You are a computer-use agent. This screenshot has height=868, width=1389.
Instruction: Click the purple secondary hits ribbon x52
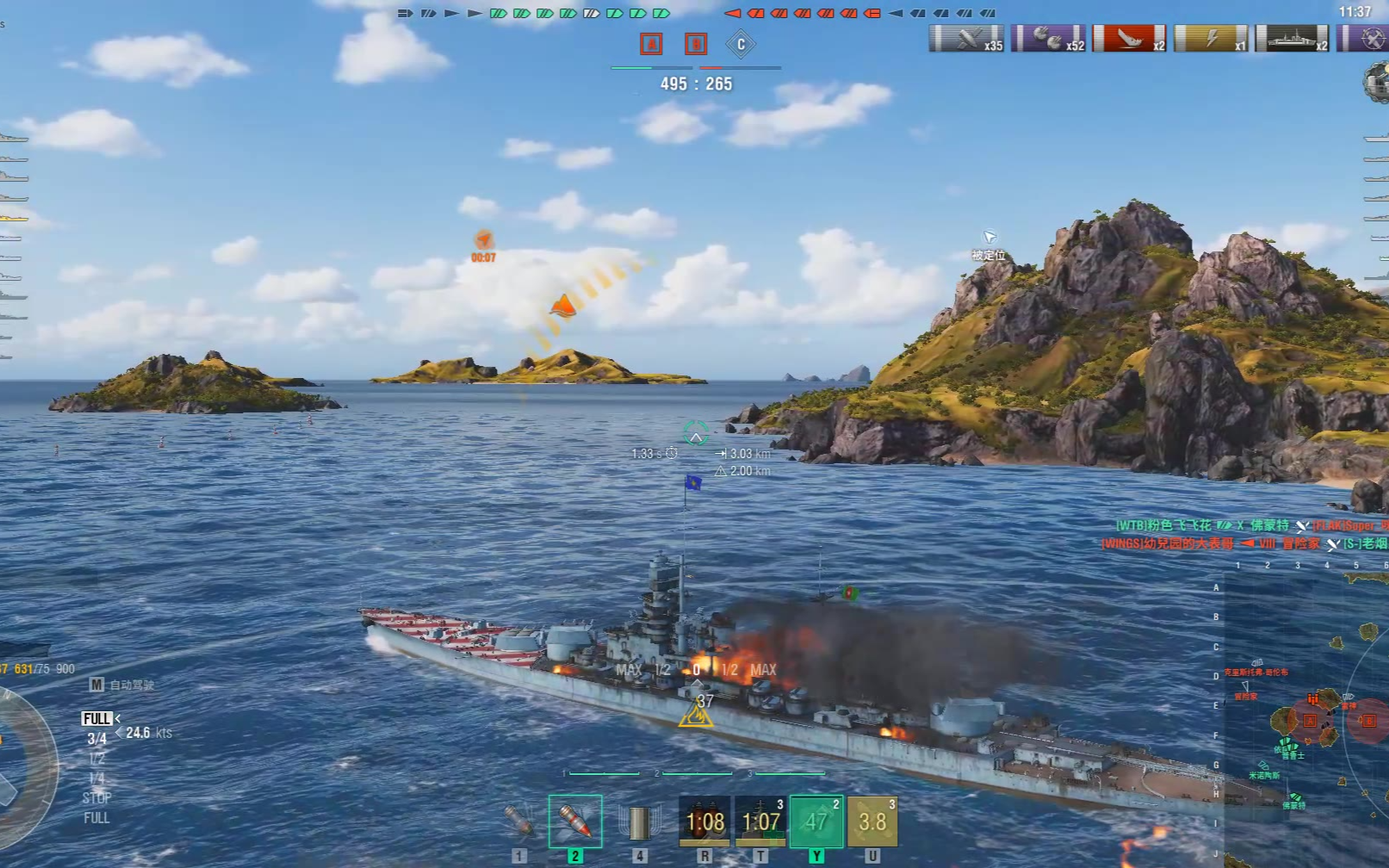tap(1049, 39)
